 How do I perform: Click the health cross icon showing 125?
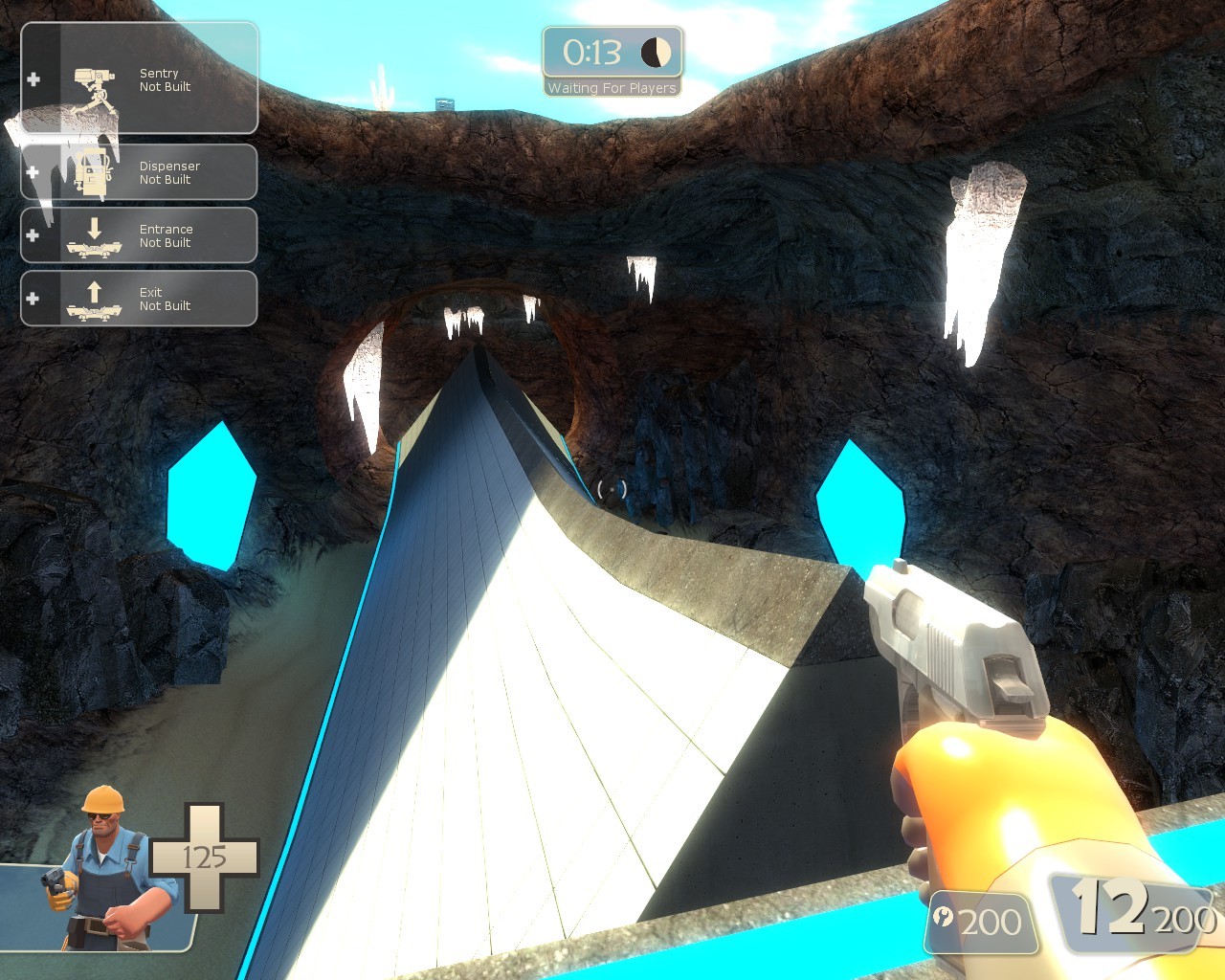coord(206,857)
